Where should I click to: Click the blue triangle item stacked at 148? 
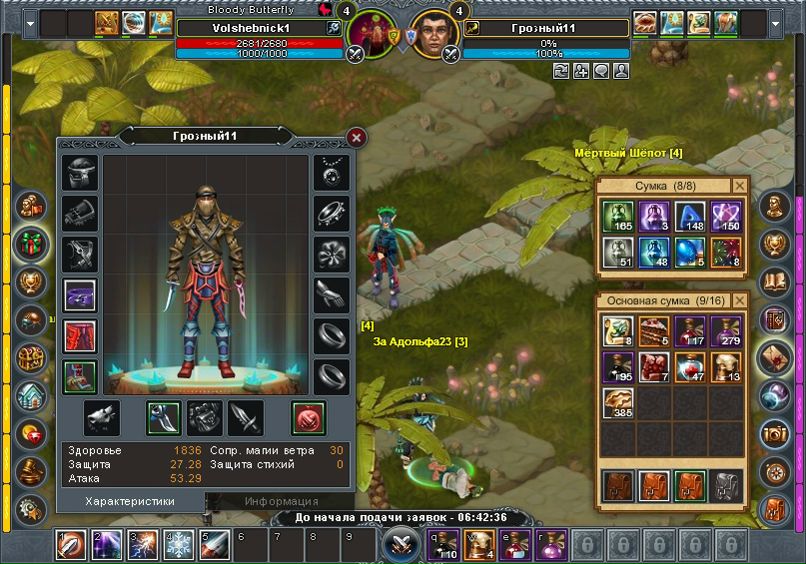click(x=690, y=217)
